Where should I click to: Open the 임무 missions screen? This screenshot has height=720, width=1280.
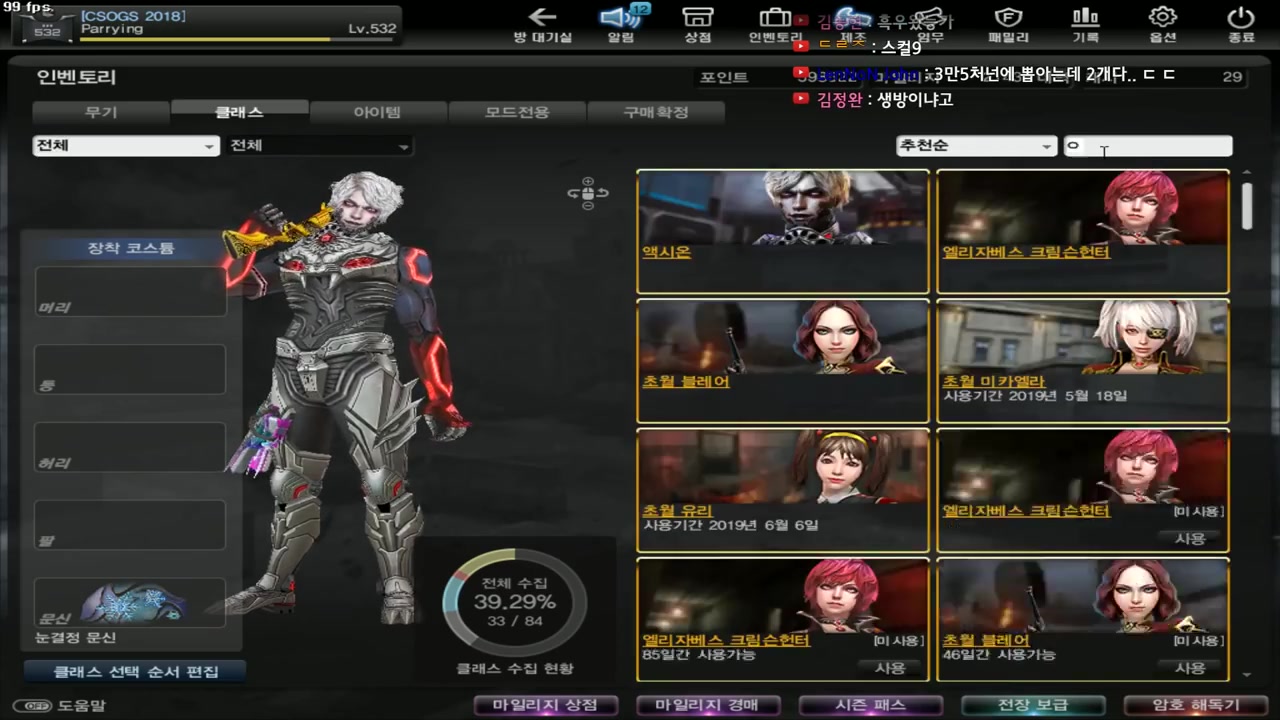[931, 25]
